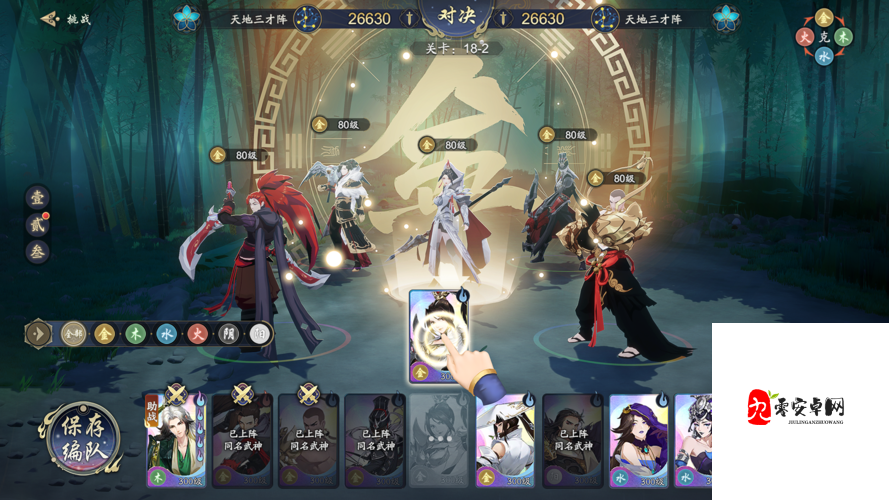Filter heroes by 火 element
This screenshot has width=889, height=500.
(197, 334)
